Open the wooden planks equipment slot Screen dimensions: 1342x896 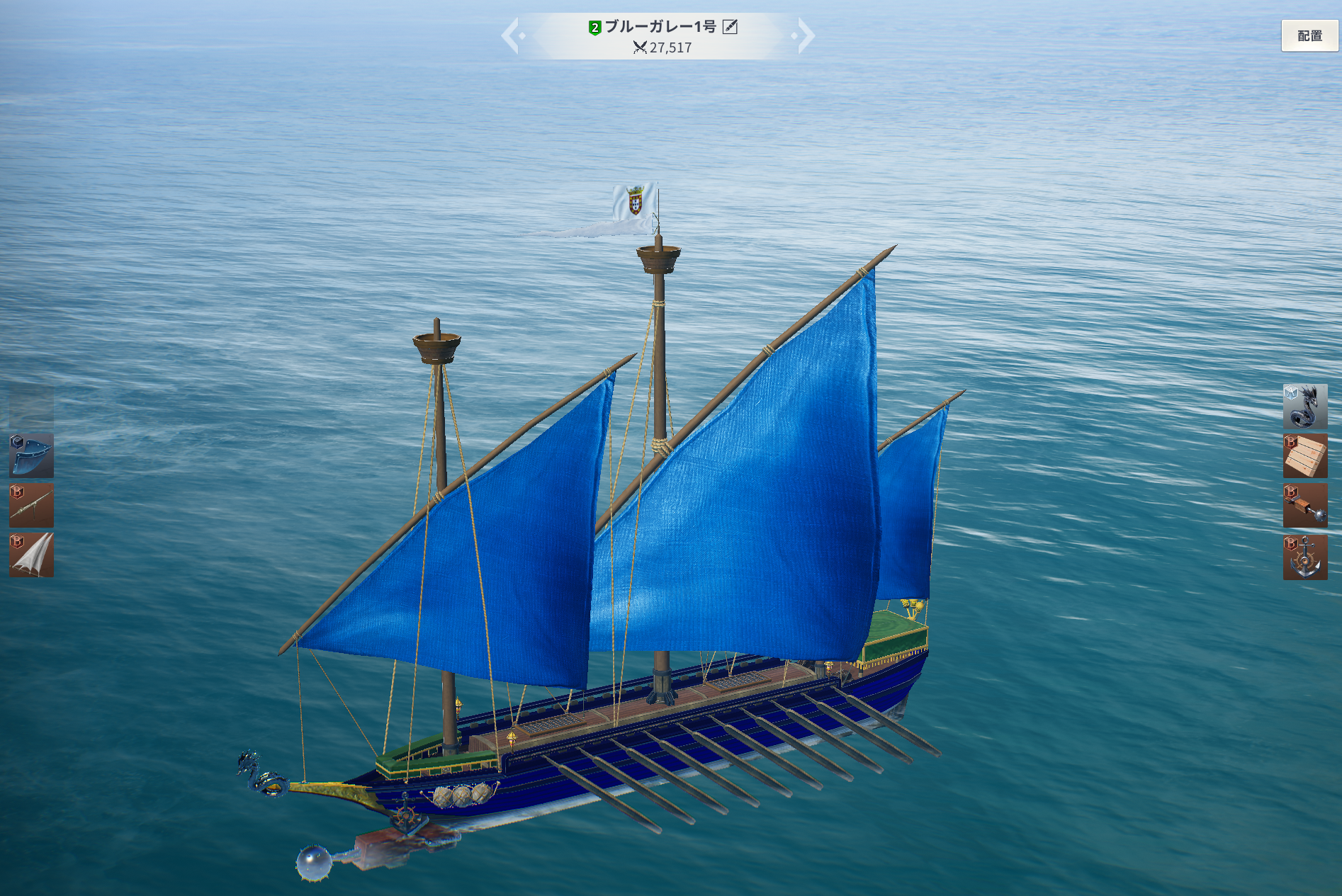(x=1304, y=455)
